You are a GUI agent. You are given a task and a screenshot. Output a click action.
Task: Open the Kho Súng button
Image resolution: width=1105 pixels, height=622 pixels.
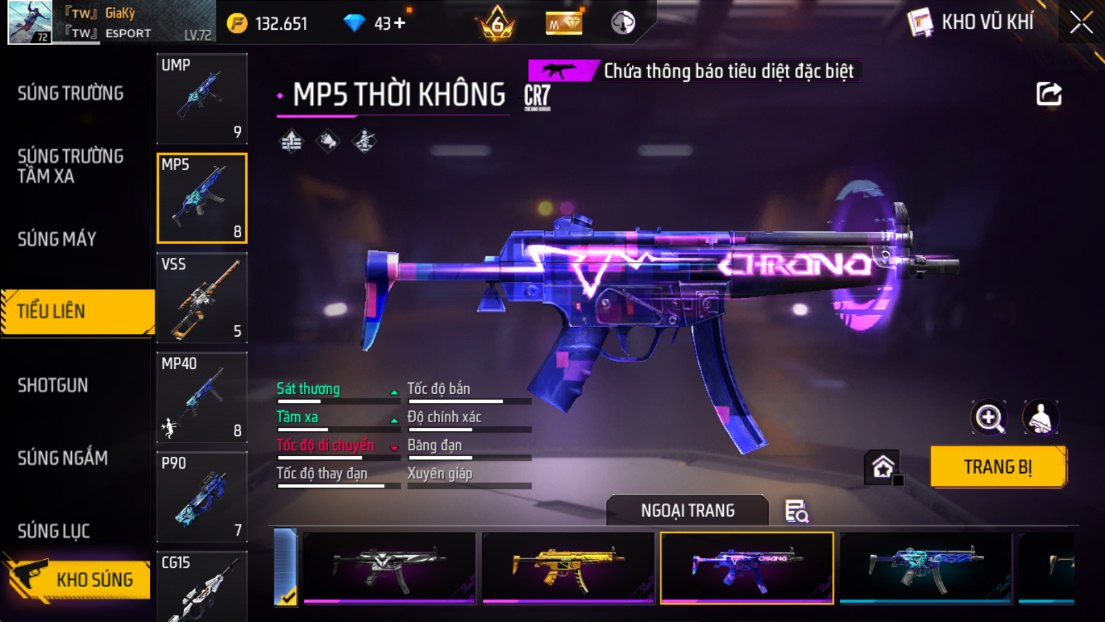[80, 579]
